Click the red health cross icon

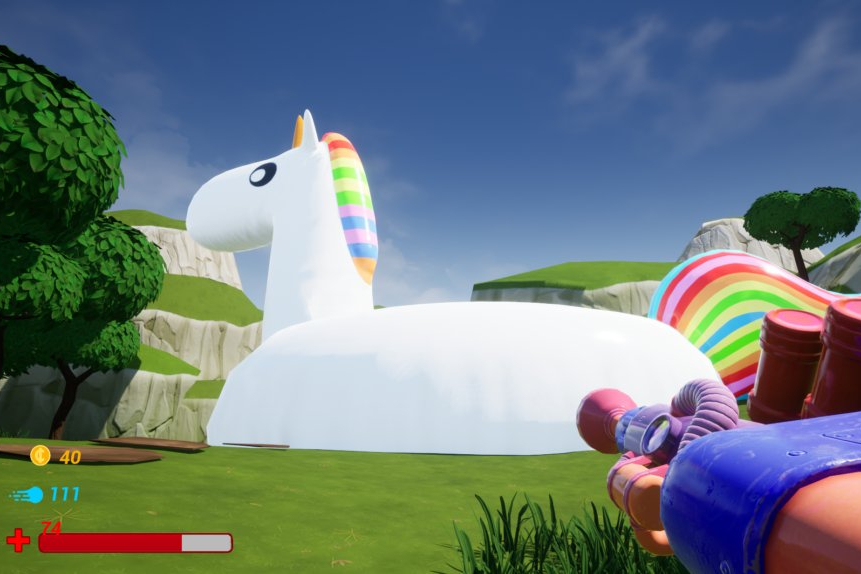18,541
